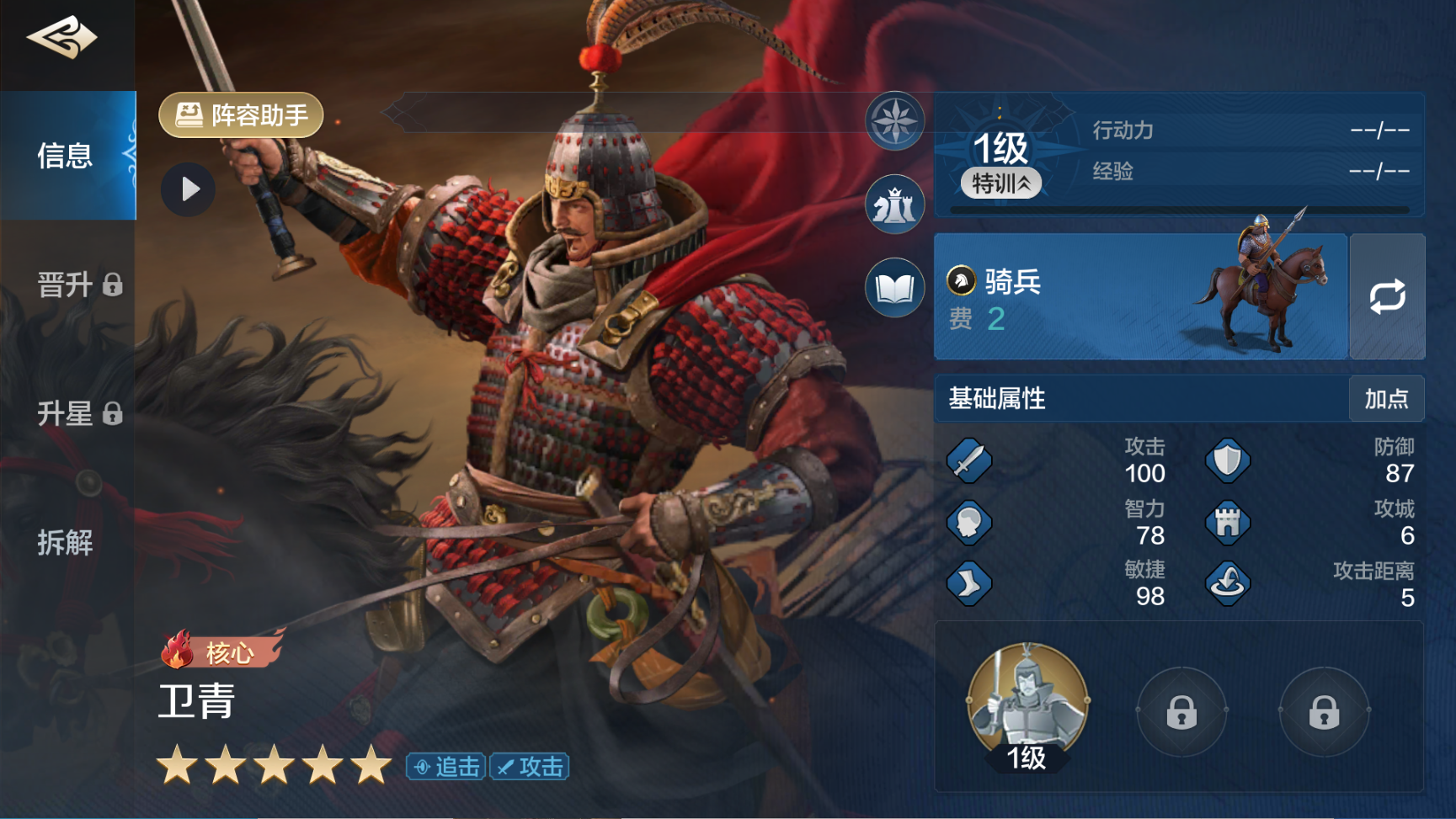The width and height of the screenshot is (1456, 819).
Task: Switch to the 拆解 tab
Action: click(x=66, y=542)
